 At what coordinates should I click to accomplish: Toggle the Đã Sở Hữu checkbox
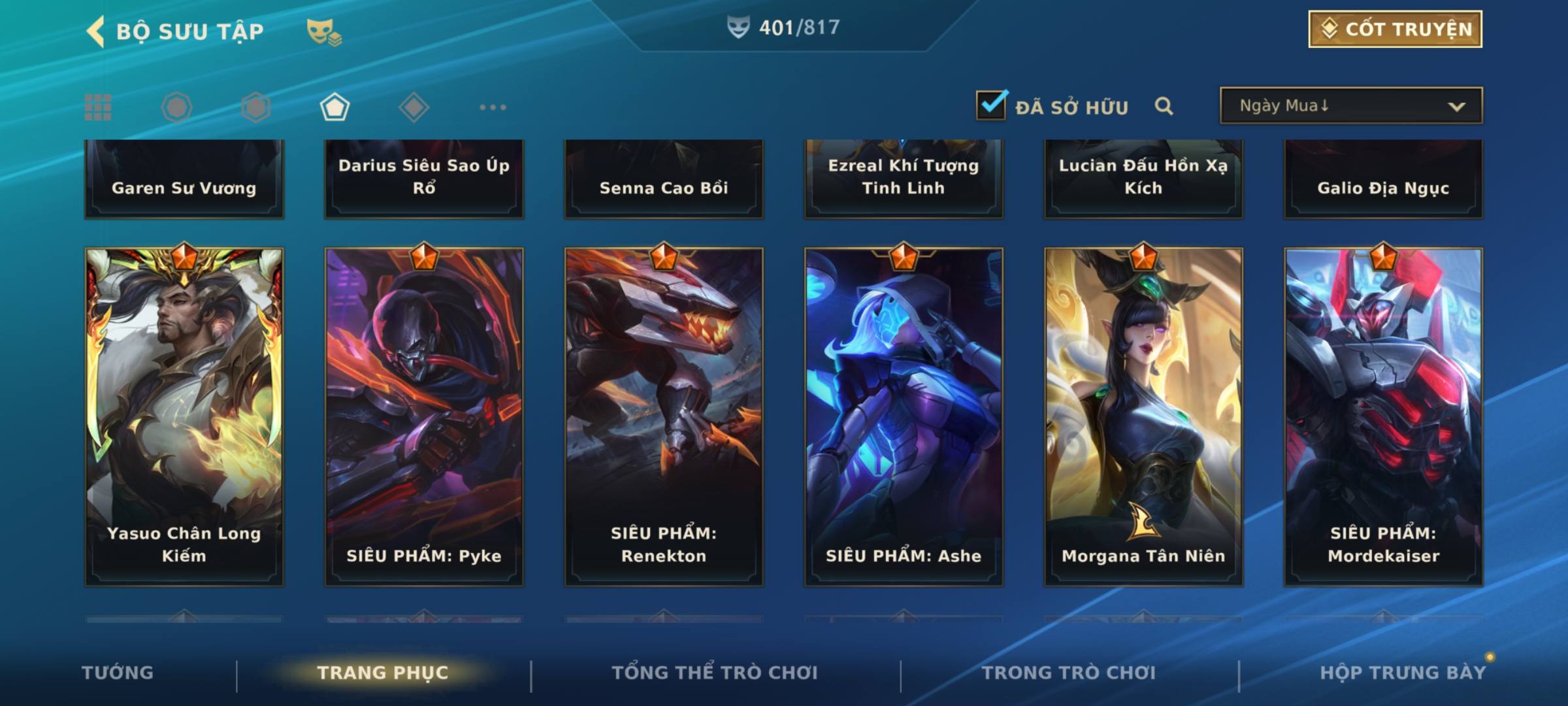(x=991, y=105)
